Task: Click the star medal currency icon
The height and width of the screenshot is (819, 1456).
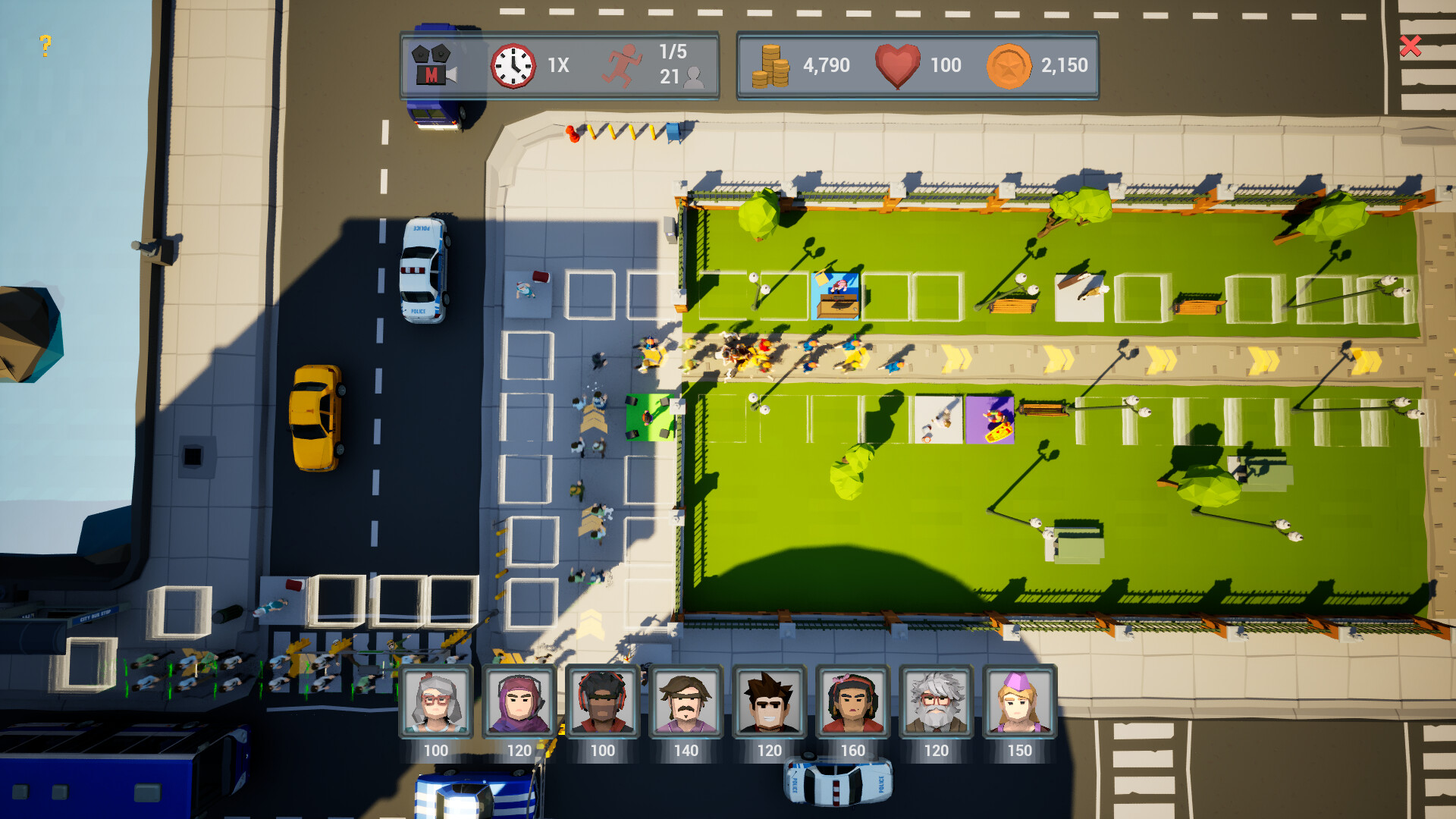Action: [x=1010, y=65]
